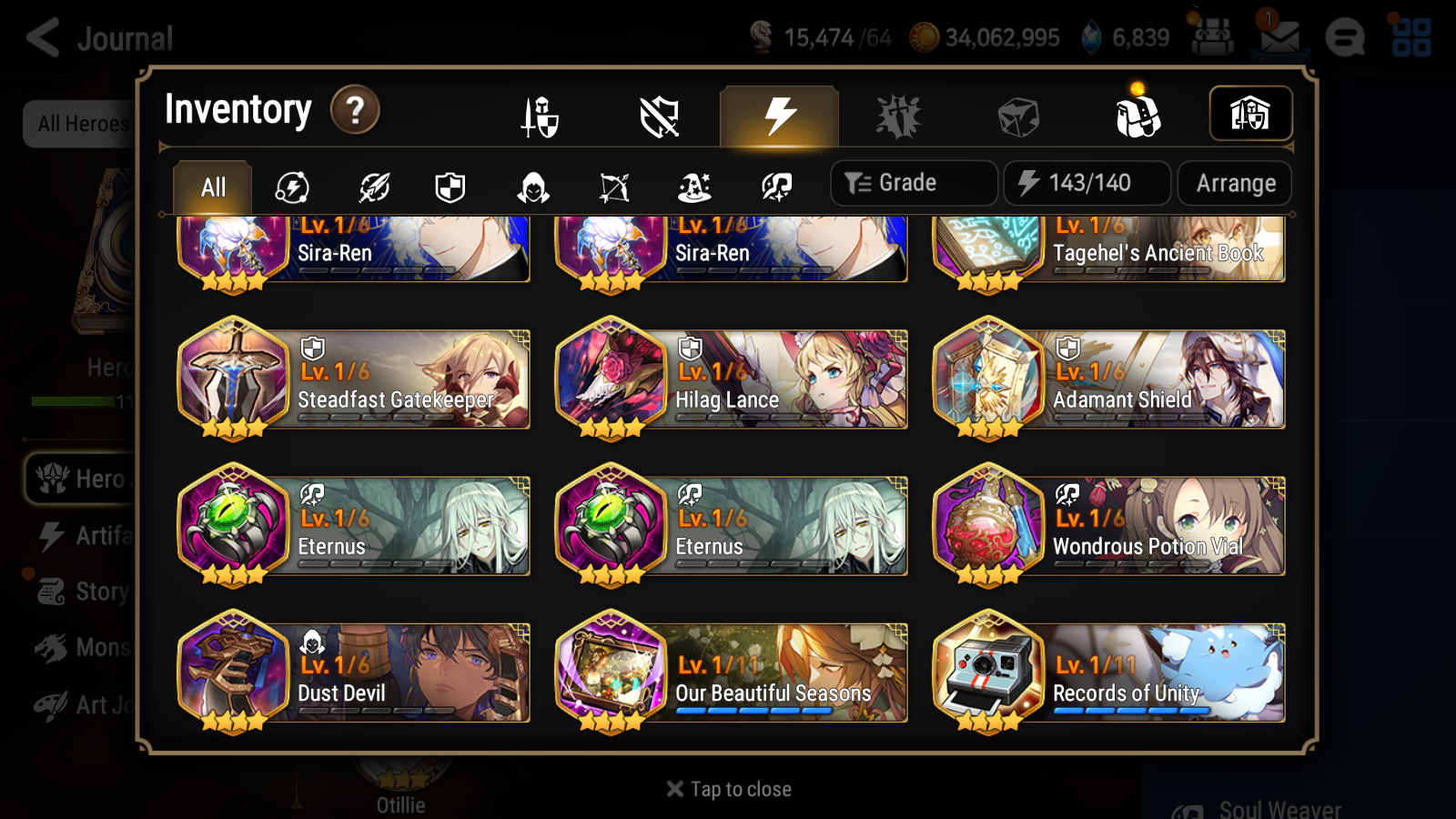Tap to close the inventory overlay
This screenshot has height=819, width=1456.
click(728, 788)
